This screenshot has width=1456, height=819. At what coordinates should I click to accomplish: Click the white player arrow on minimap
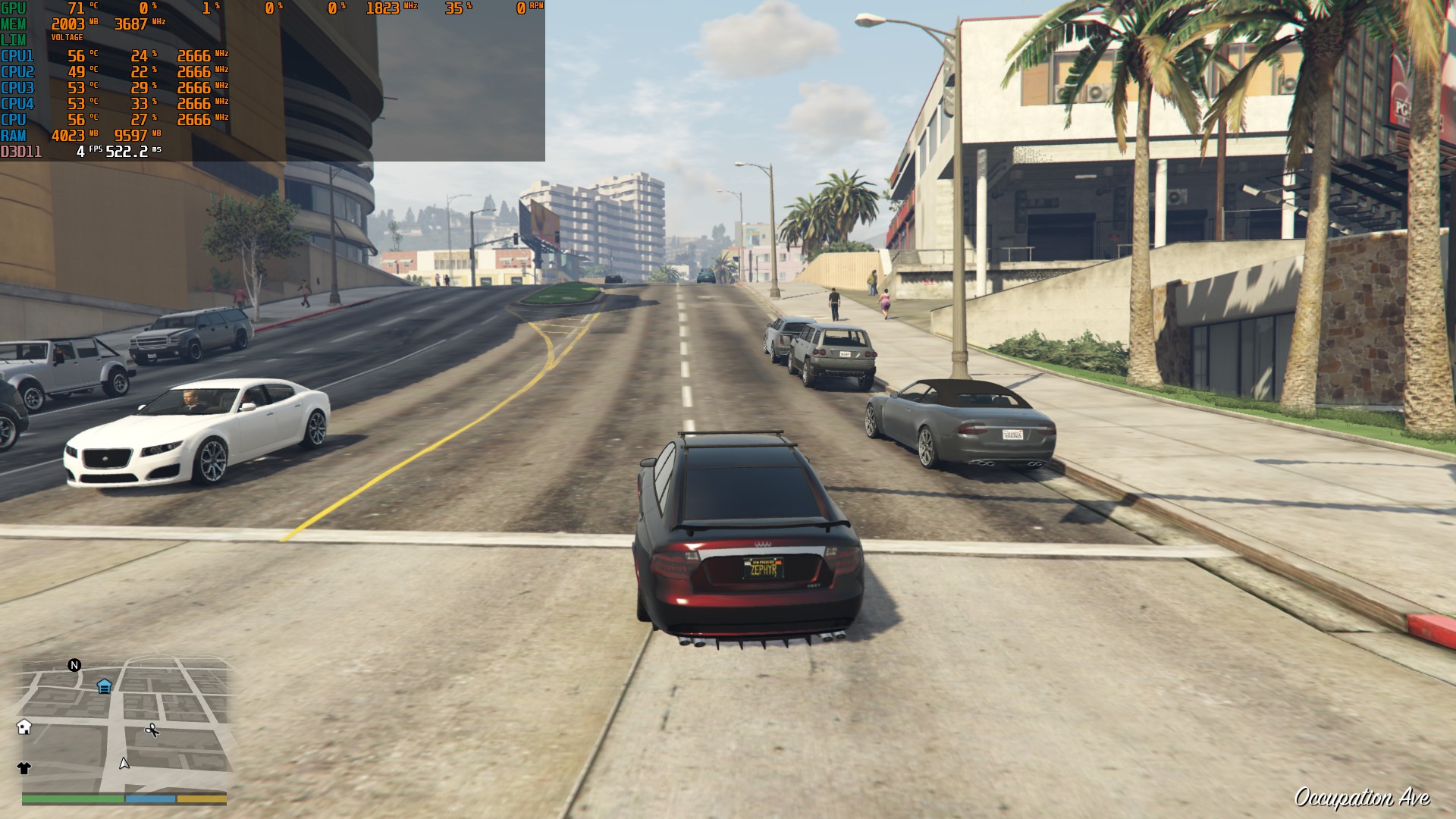click(x=124, y=763)
